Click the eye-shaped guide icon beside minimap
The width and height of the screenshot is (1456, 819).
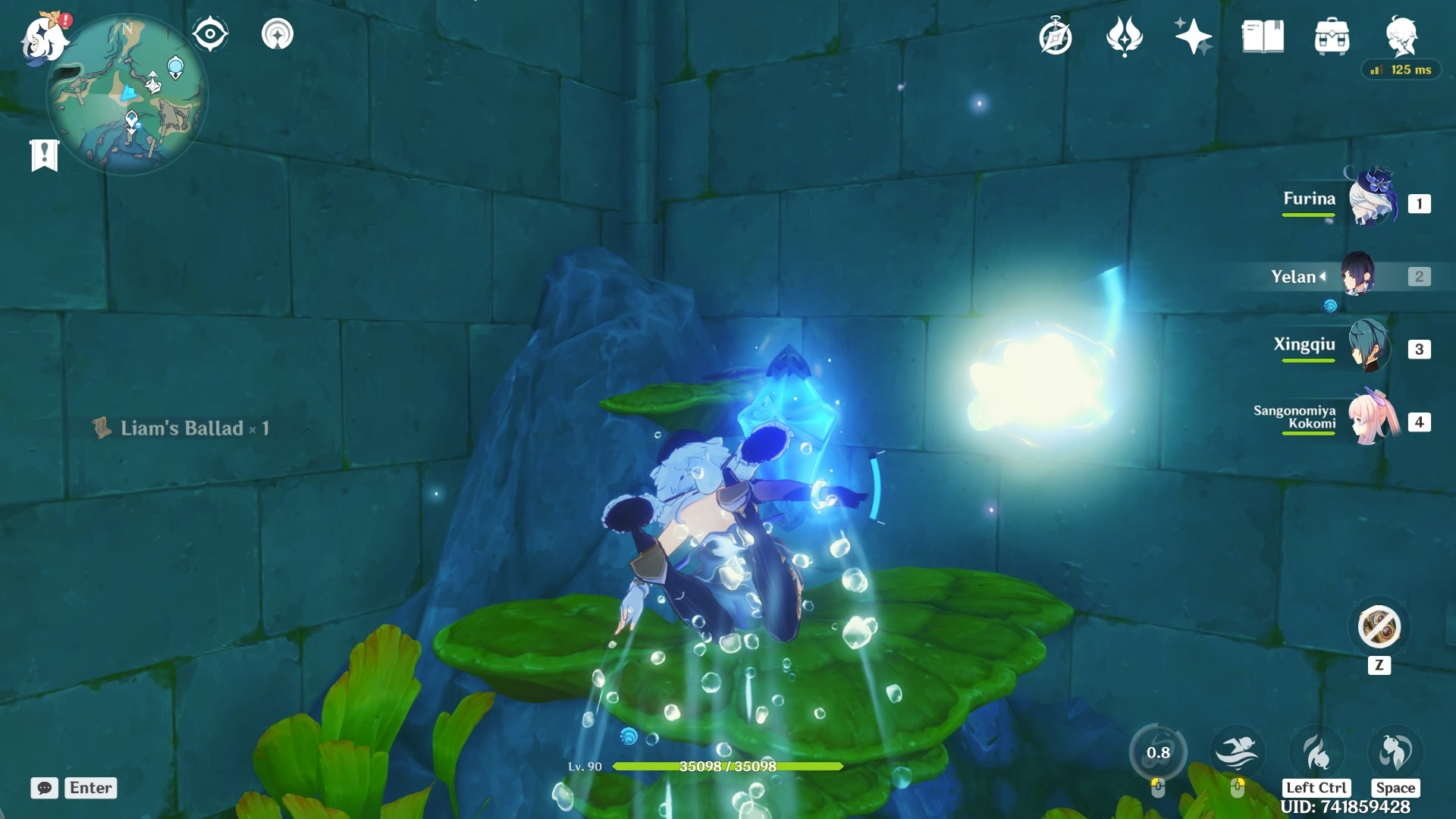210,33
